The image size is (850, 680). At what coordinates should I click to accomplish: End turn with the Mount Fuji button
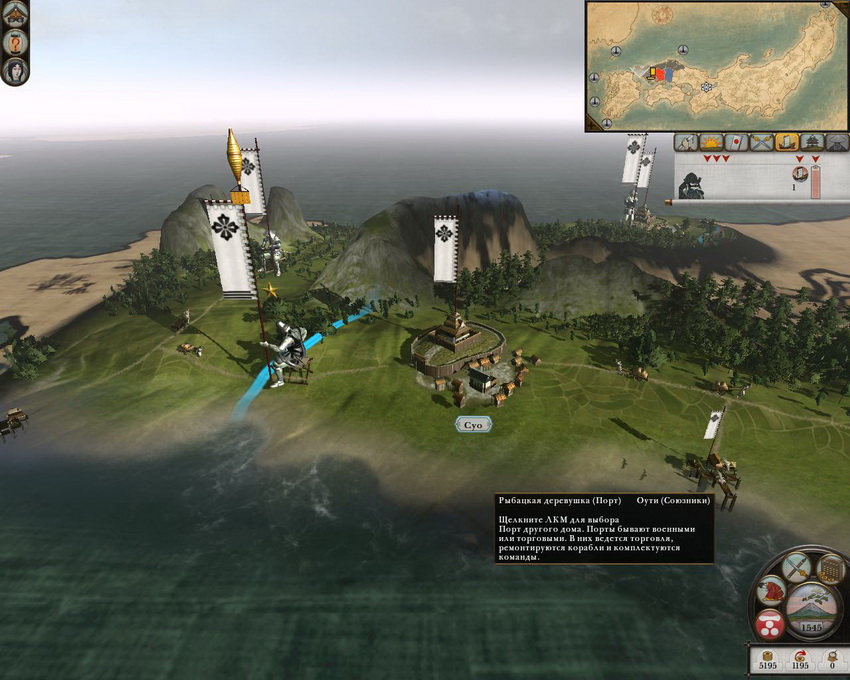[811, 609]
